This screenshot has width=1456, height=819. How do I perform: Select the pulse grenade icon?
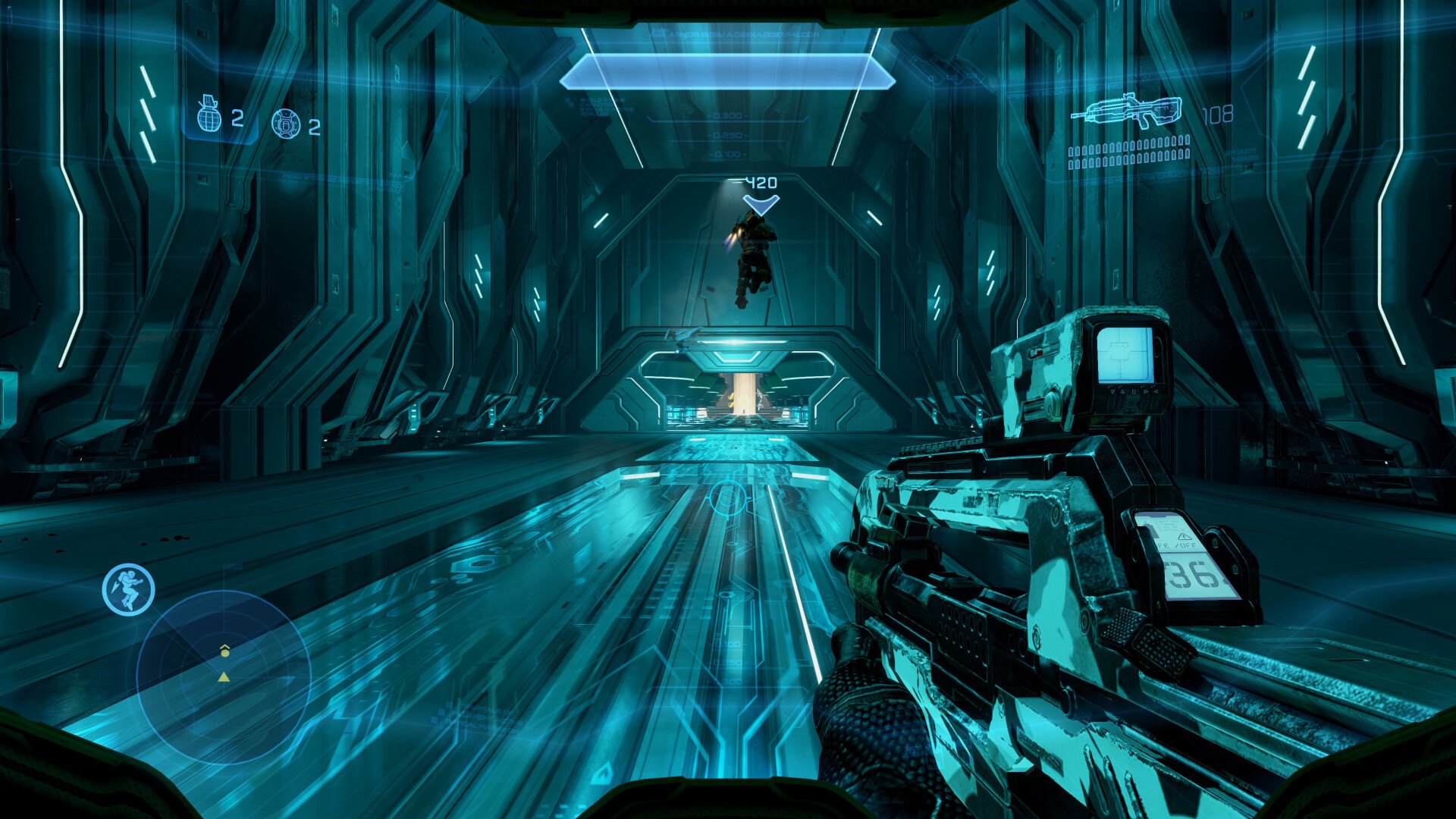click(285, 123)
